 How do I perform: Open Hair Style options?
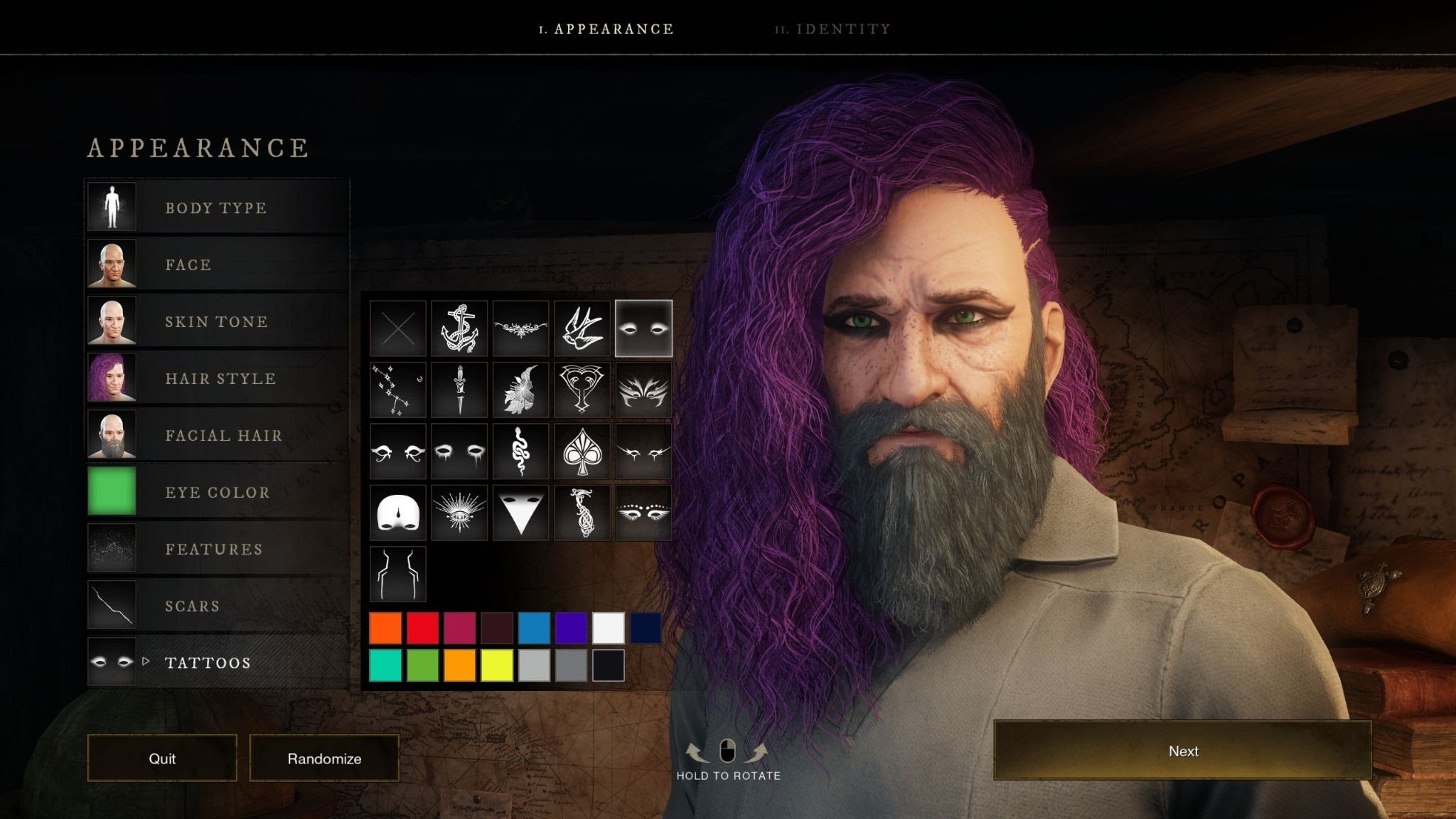coord(216,378)
